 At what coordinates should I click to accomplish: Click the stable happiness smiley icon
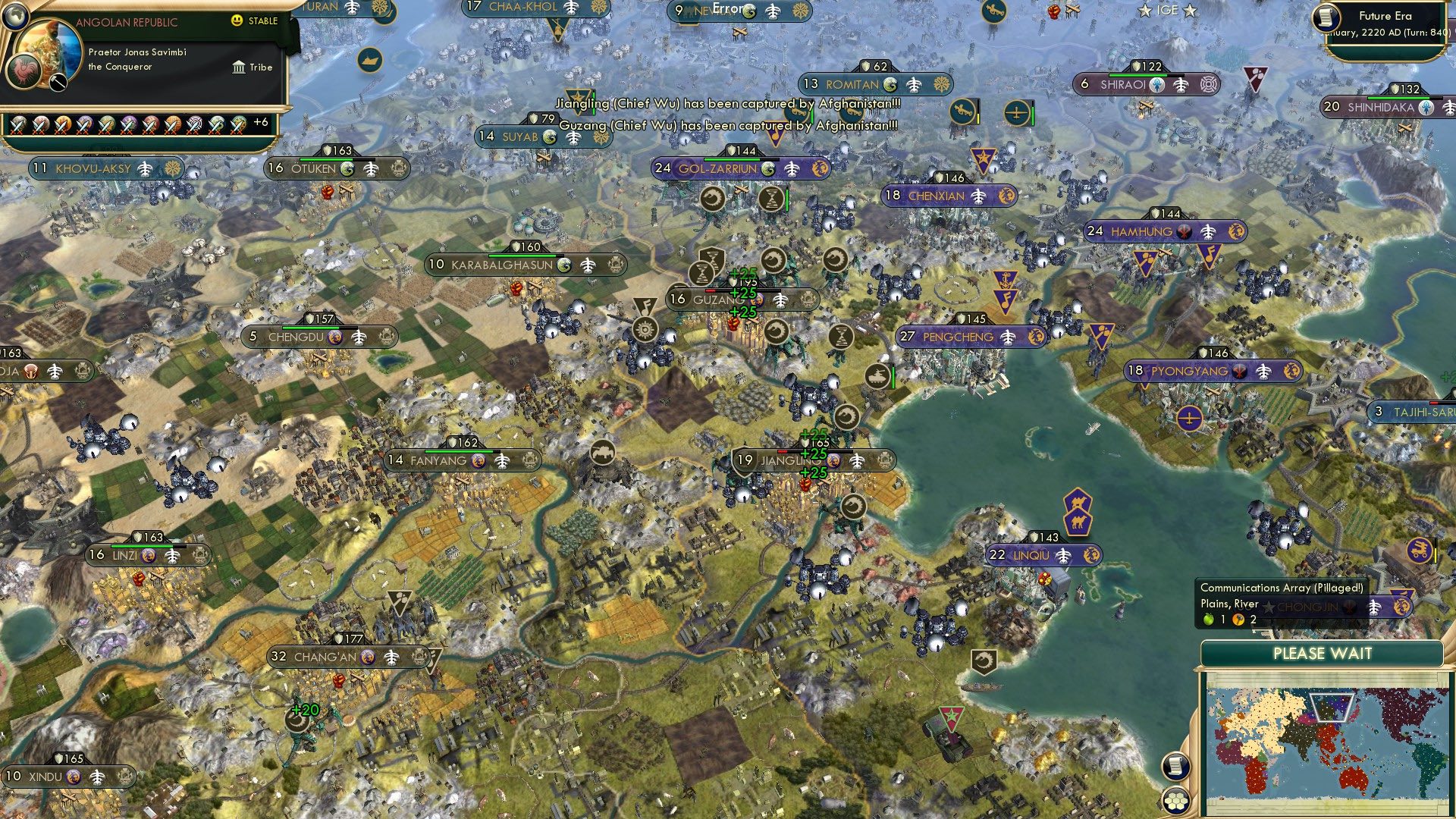click(x=237, y=20)
